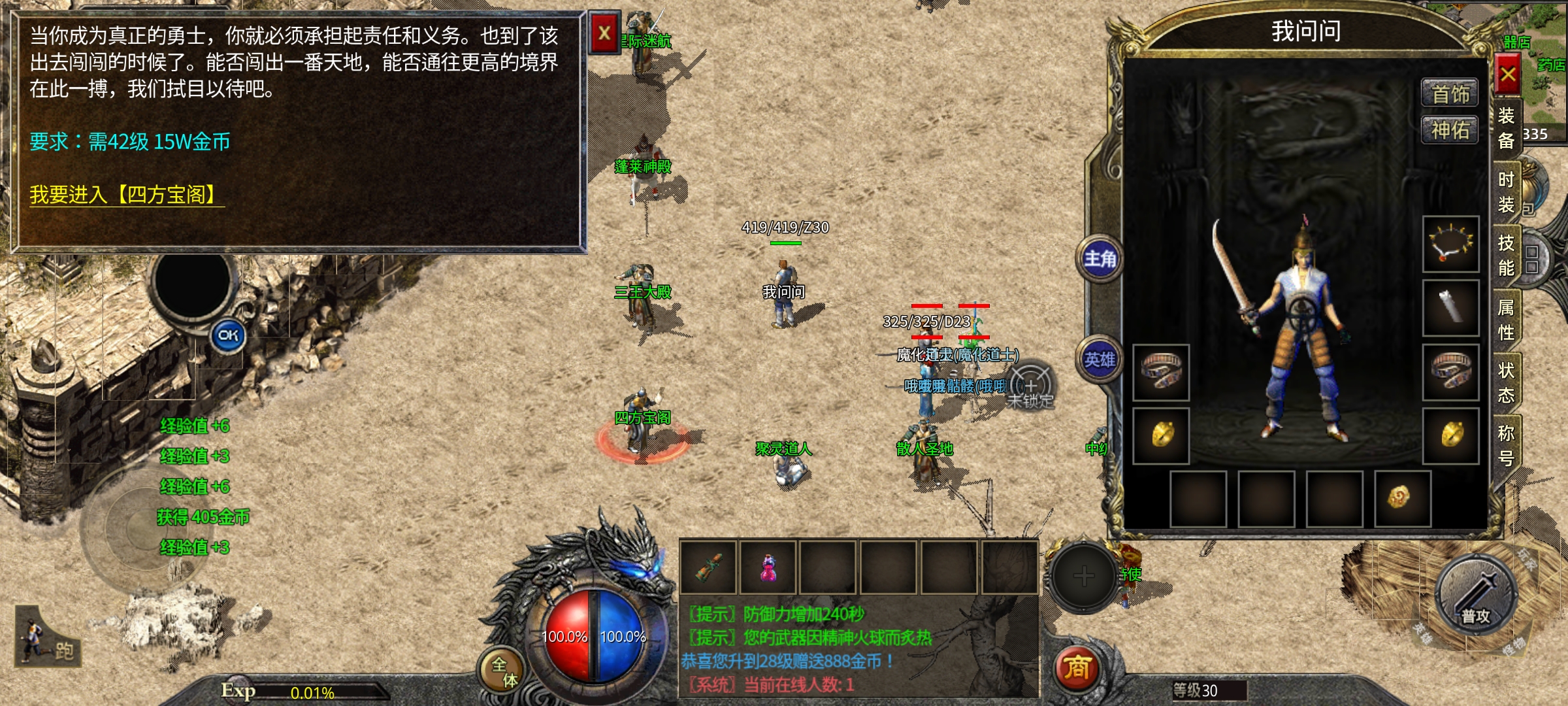
Task: Close the NPC dialogue box
Action: click(x=604, y=33)
